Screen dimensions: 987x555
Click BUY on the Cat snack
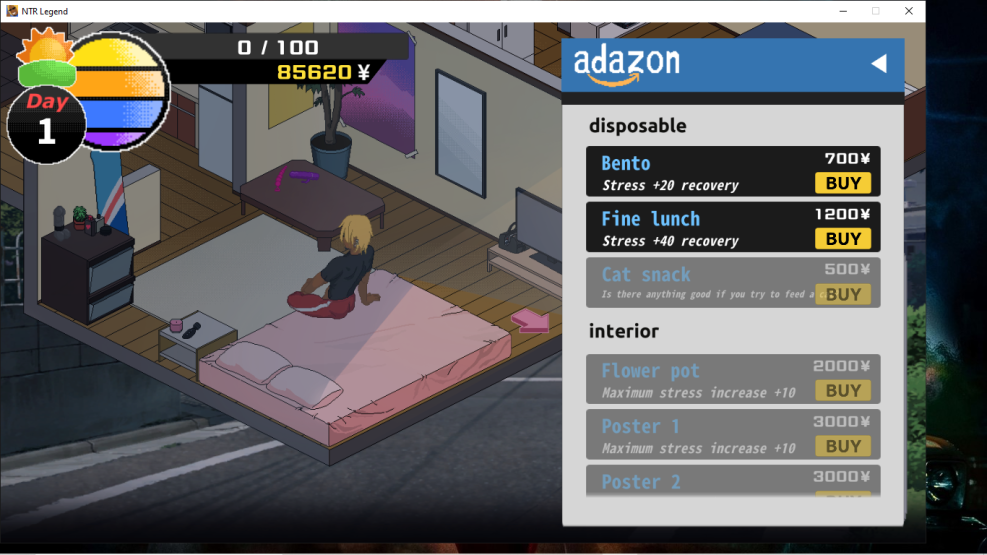point(842,294)
